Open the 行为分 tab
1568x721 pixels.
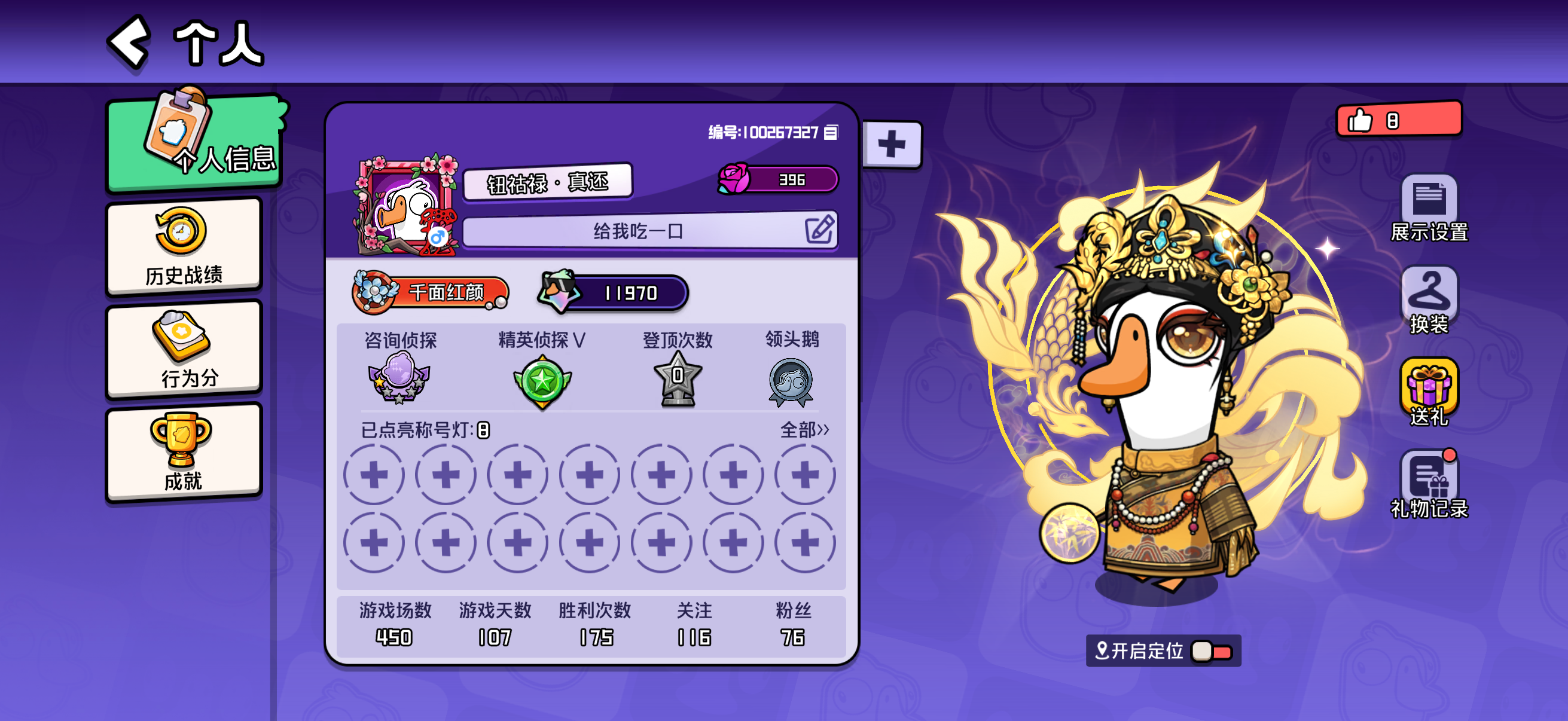(184, 349)
